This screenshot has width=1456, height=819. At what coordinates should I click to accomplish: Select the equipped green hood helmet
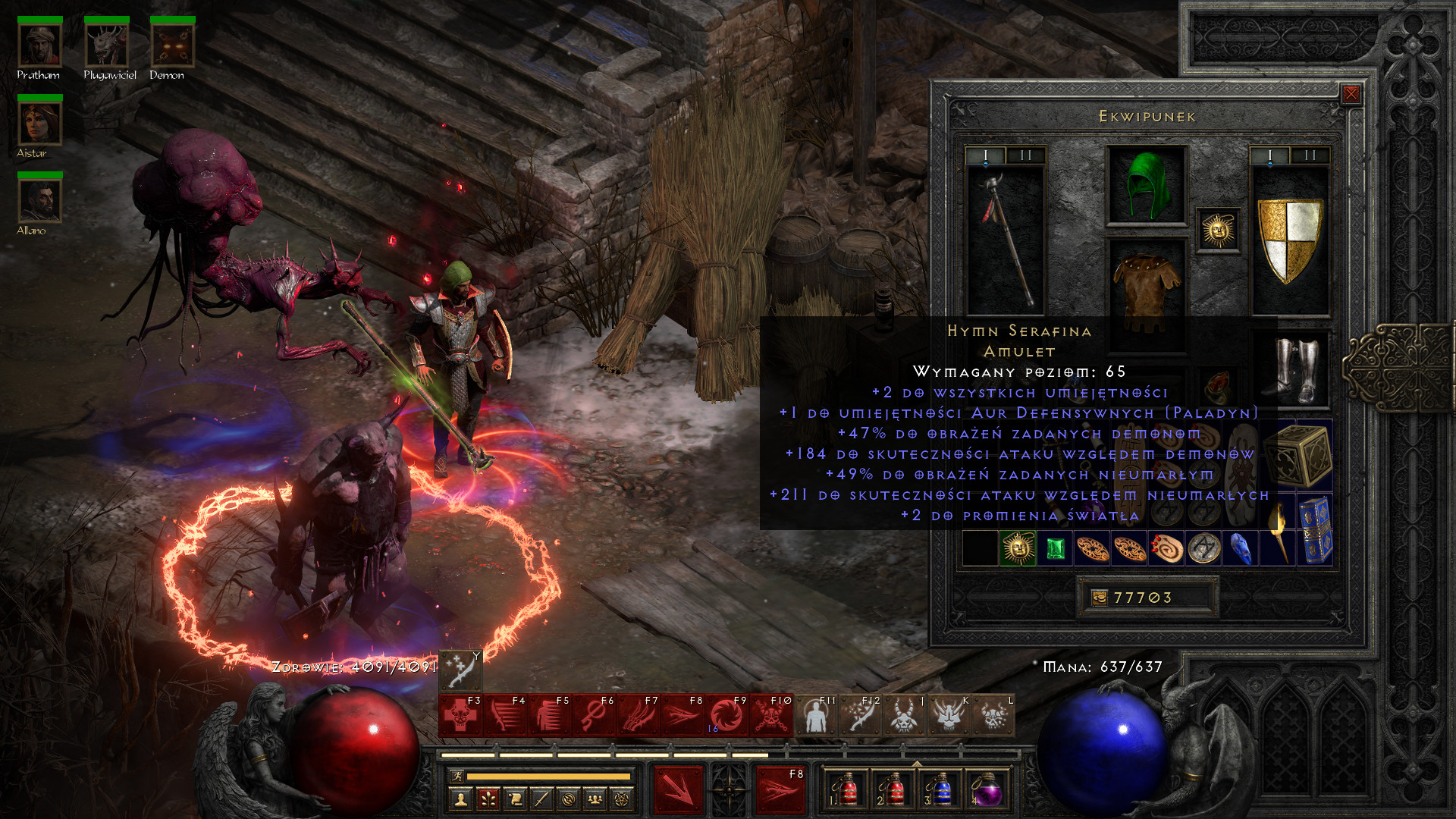click(1146, 185)
